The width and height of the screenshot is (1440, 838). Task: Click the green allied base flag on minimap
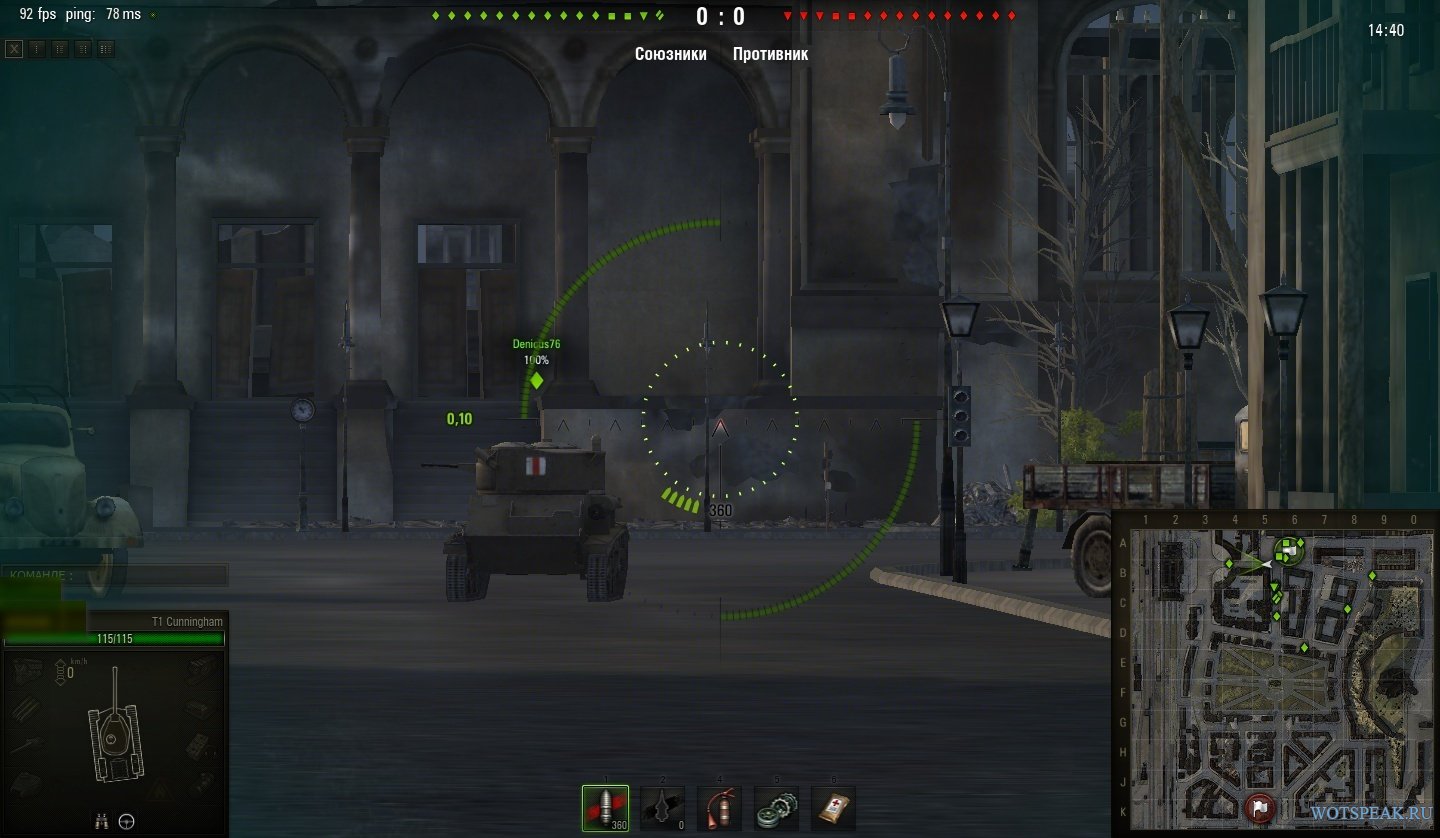coord(1289,549)
